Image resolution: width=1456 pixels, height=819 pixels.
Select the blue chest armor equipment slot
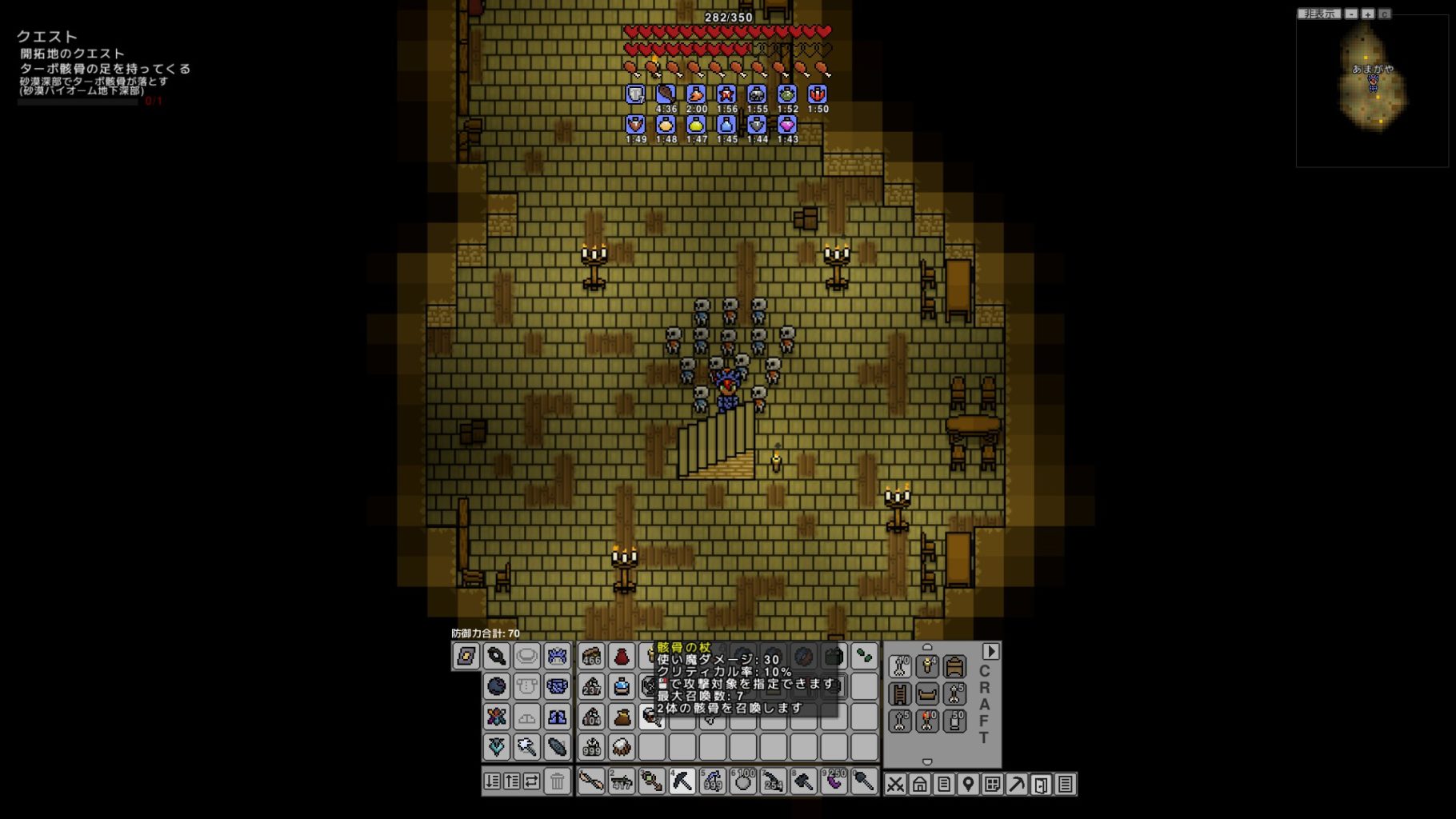click(558, 686)
